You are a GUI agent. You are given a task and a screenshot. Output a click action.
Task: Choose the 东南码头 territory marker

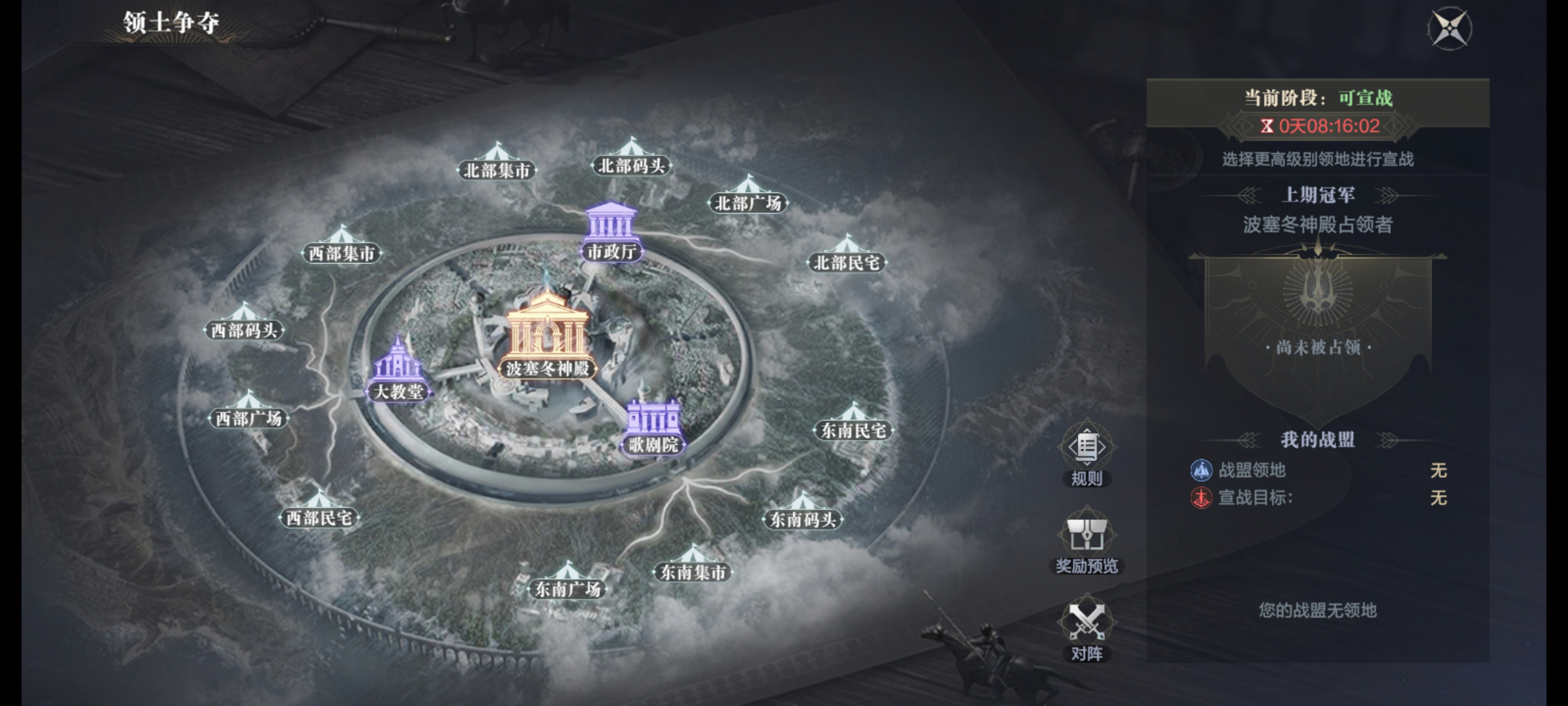802,513
